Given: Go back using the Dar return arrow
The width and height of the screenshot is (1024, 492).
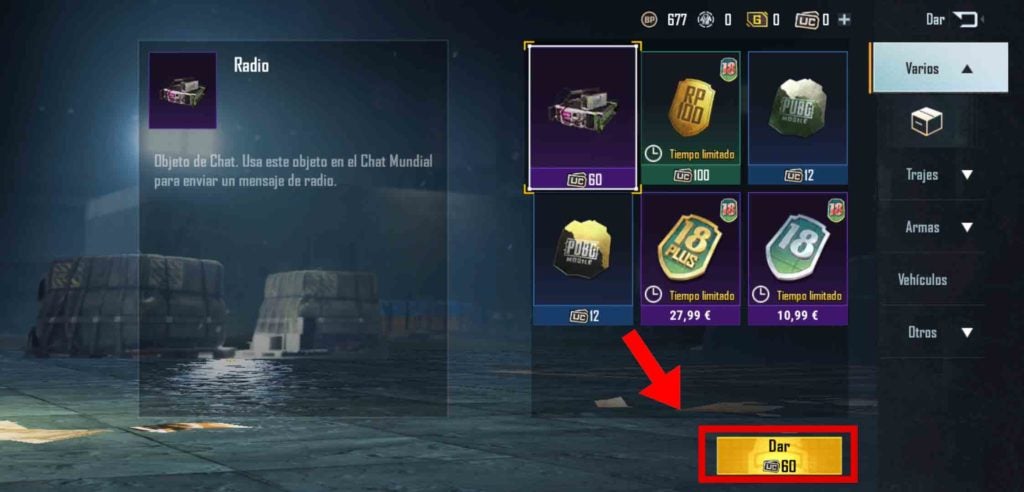Looking at the screenshot, I should 965,19.
